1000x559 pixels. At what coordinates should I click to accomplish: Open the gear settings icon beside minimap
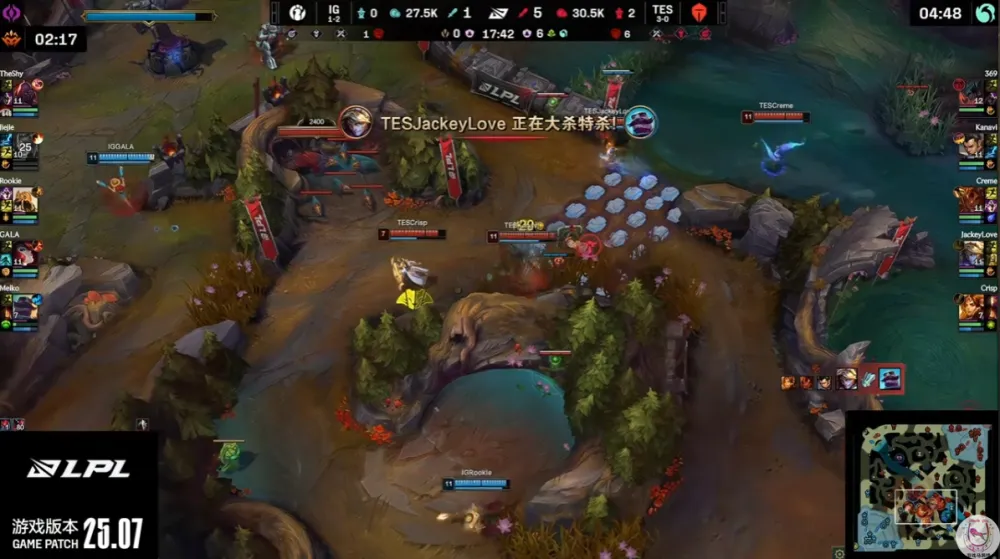point(840,552)
